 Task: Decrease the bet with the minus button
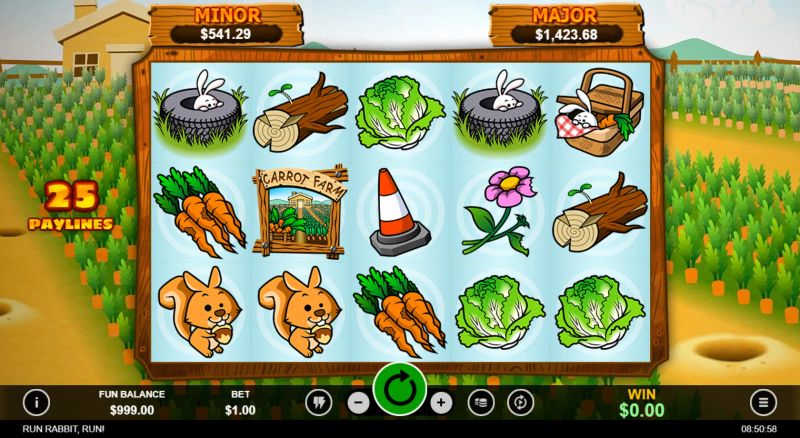359,402
